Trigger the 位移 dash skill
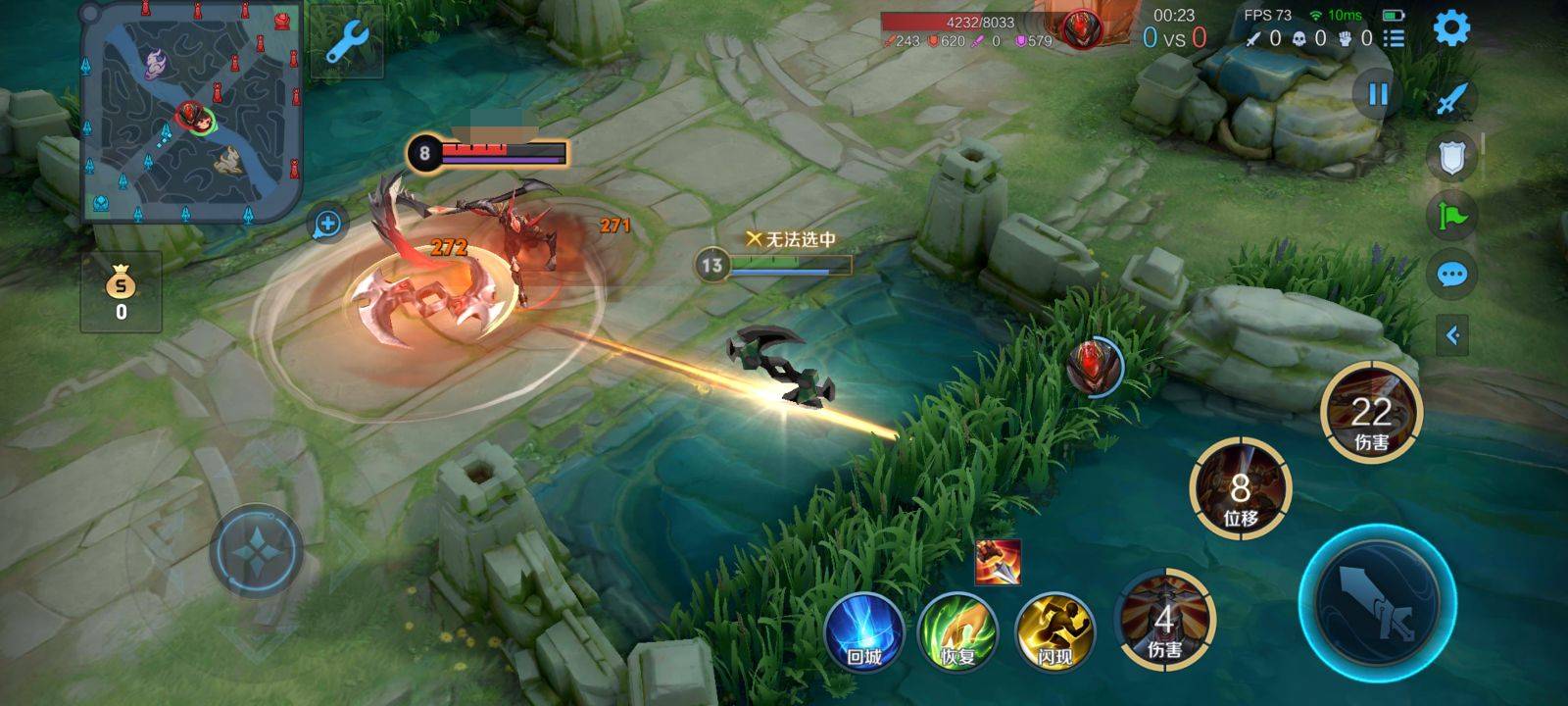 (x=1240, y=488)
